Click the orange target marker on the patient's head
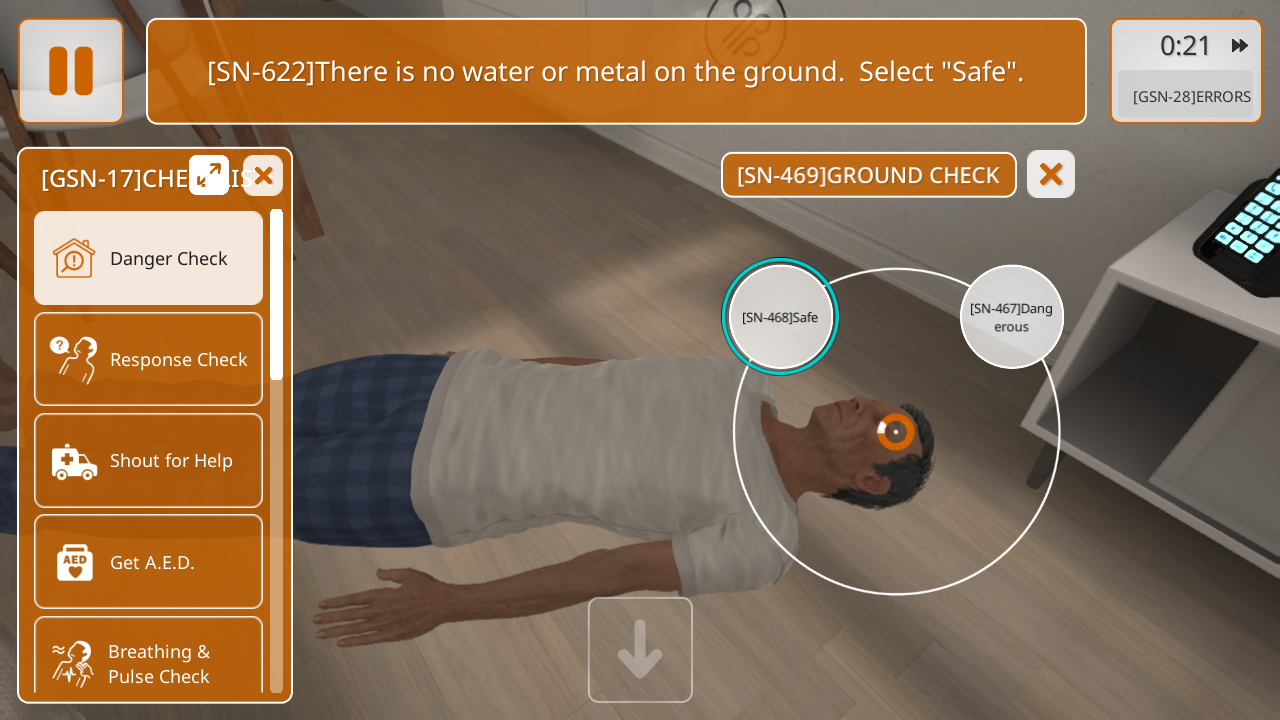This screenshot has height=720, width=1280. pos(896,432)
